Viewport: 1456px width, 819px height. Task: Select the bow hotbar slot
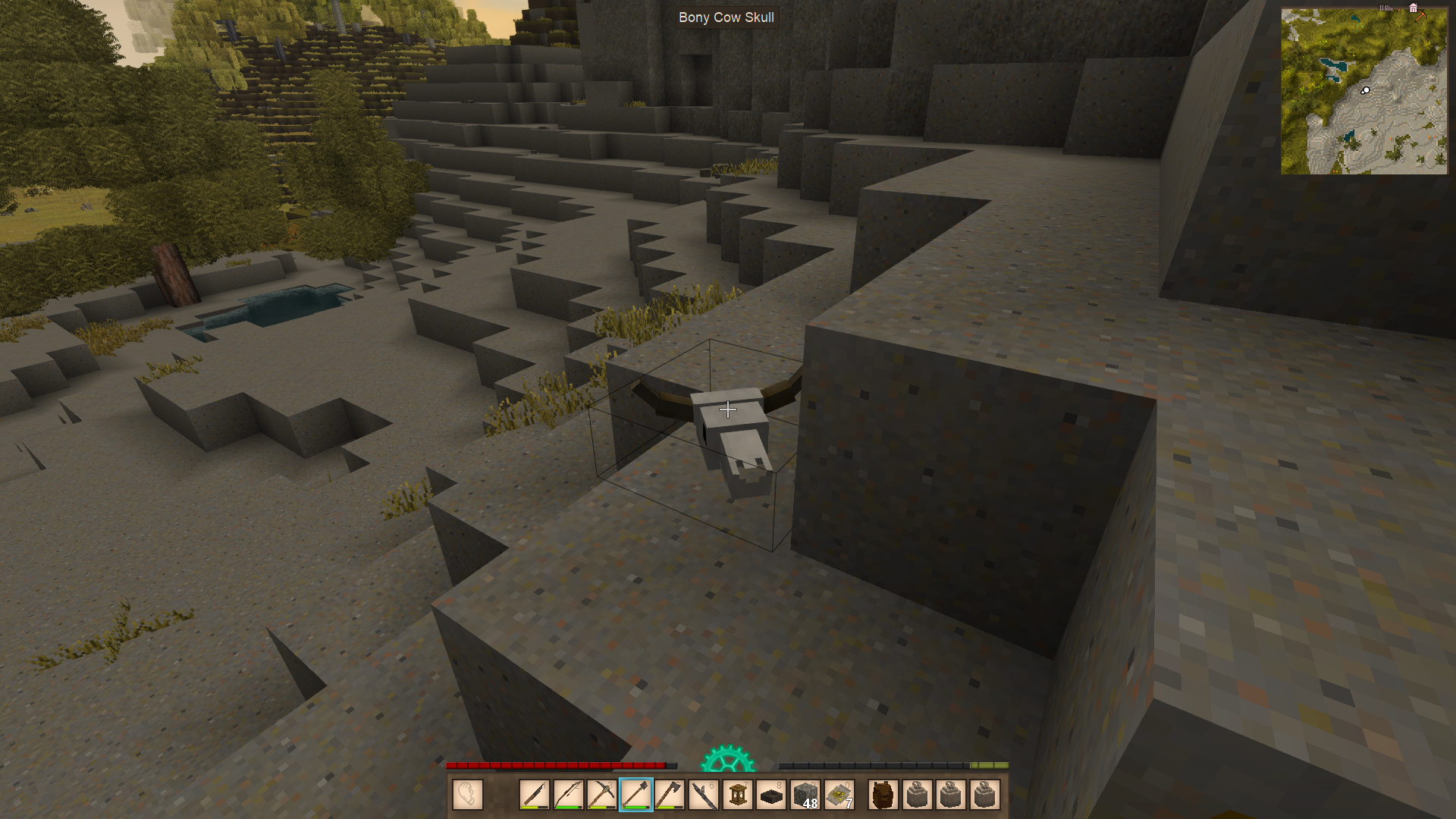(x=568, y=795)
